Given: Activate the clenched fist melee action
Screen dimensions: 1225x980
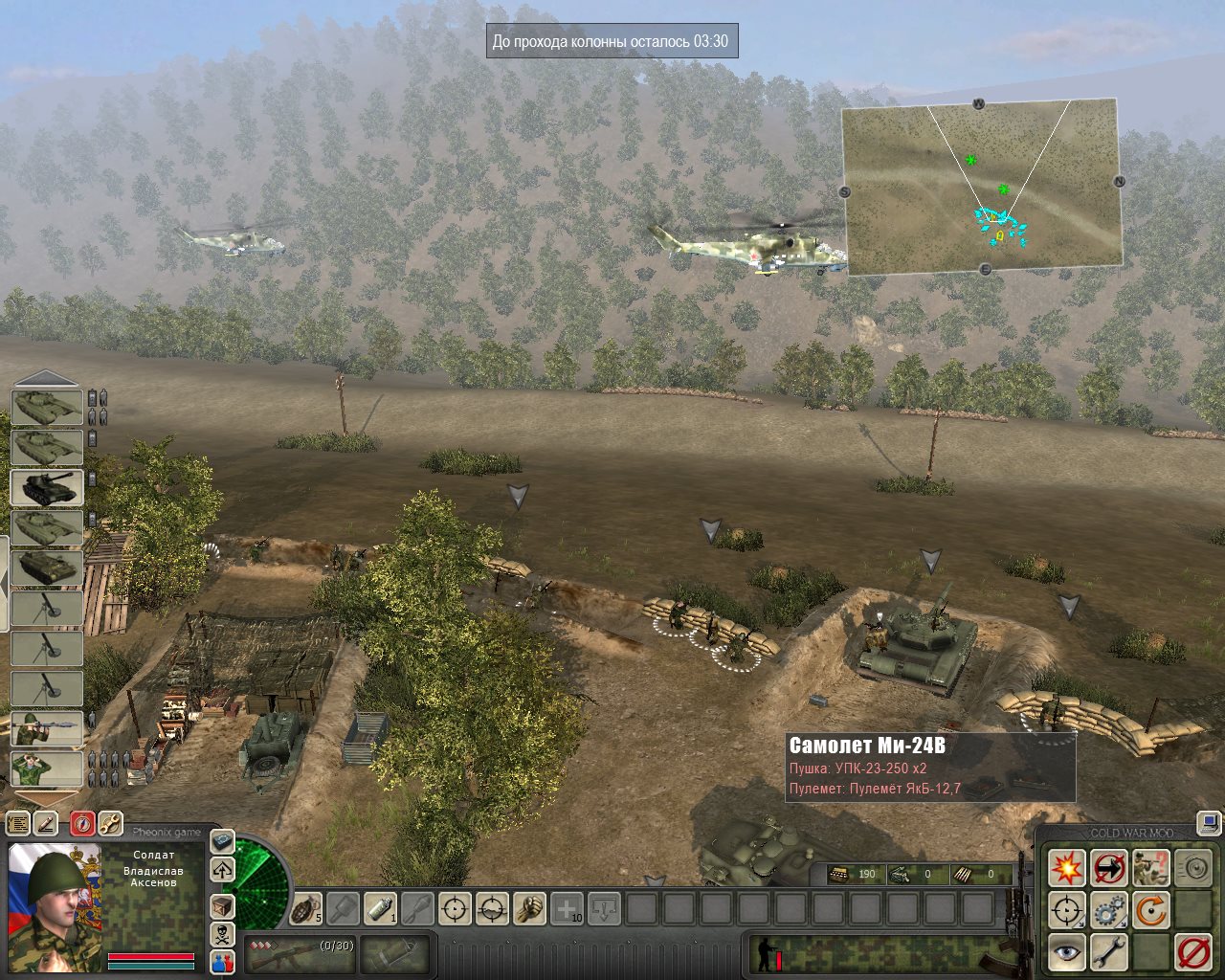Looking at the screenshot, I should pyautogui.click(x=529, y=907).
